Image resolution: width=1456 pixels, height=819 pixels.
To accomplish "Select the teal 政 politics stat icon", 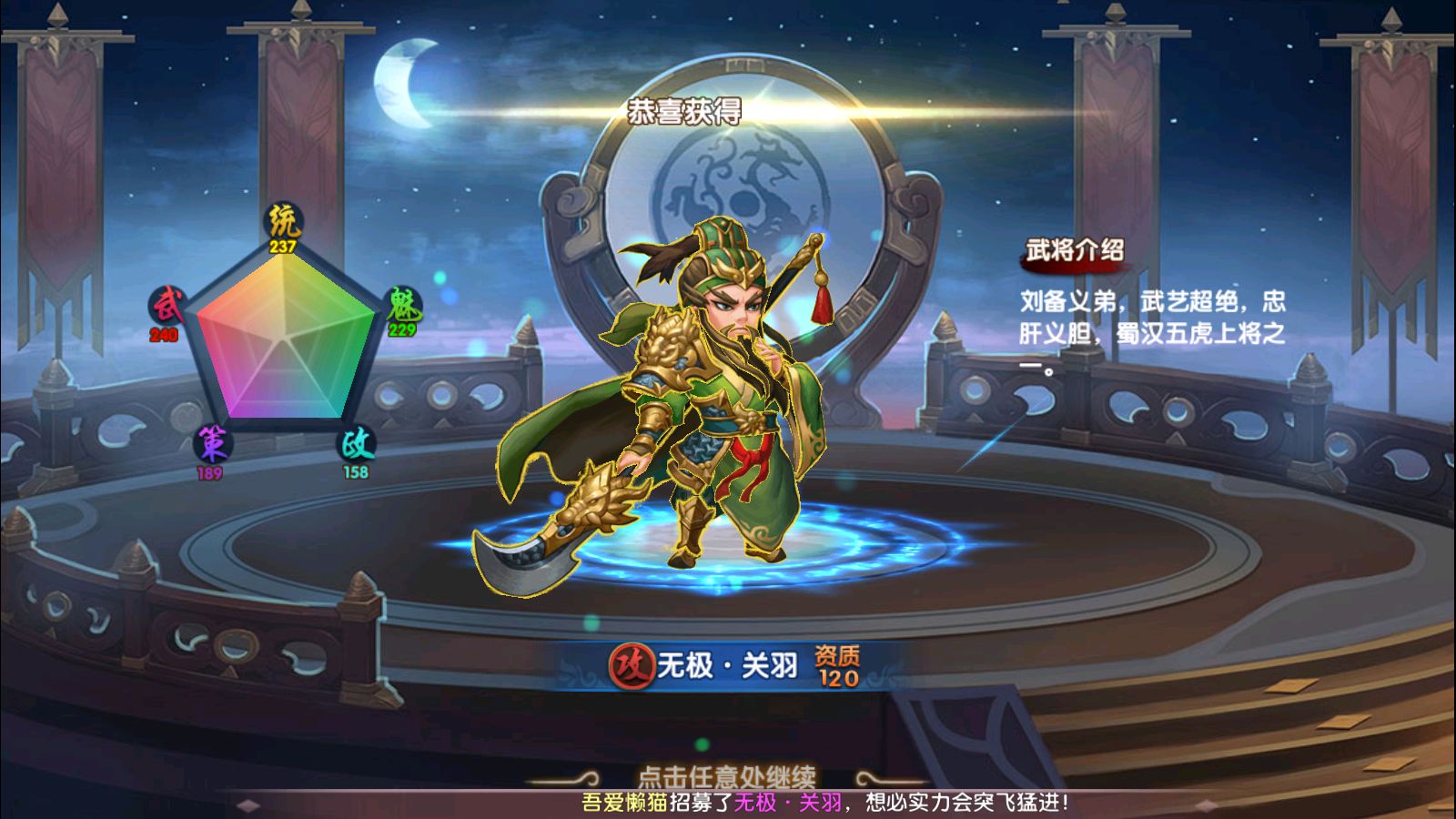I will pos(356,444).
